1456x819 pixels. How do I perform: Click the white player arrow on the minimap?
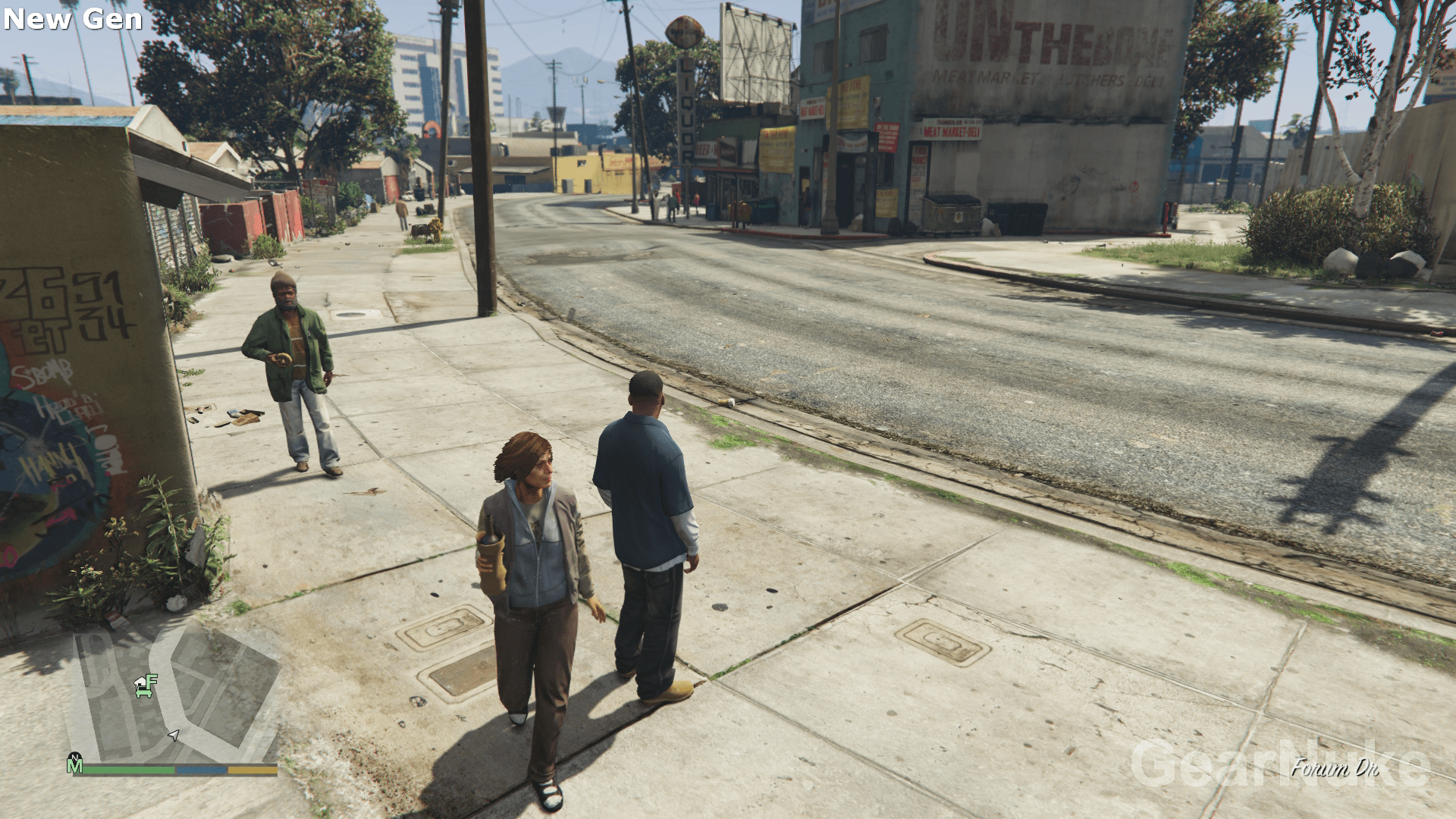174,736
